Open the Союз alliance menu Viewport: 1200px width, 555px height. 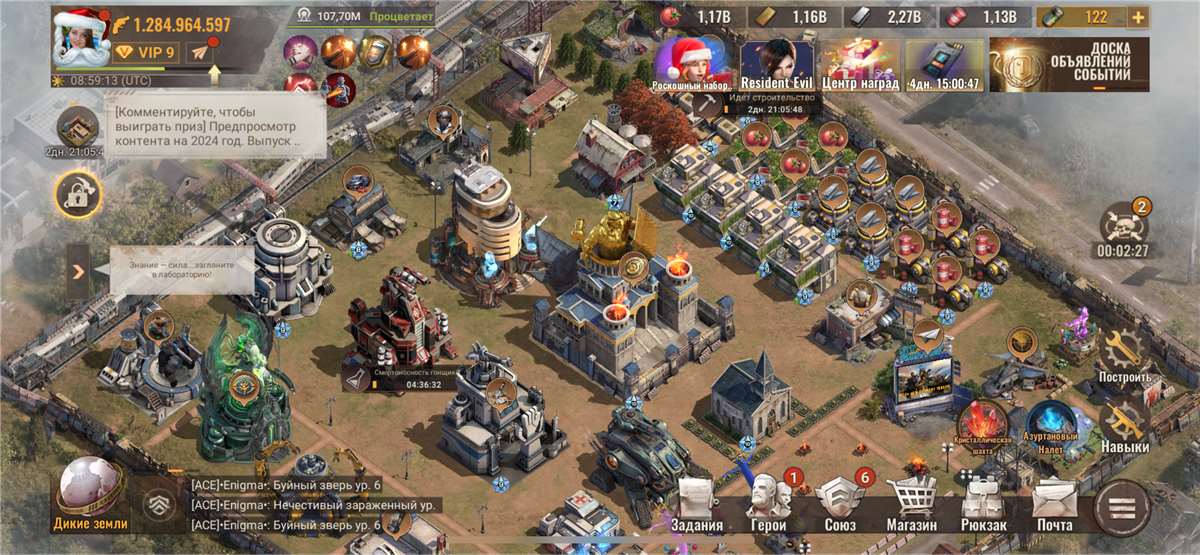(x=838, y=505)
